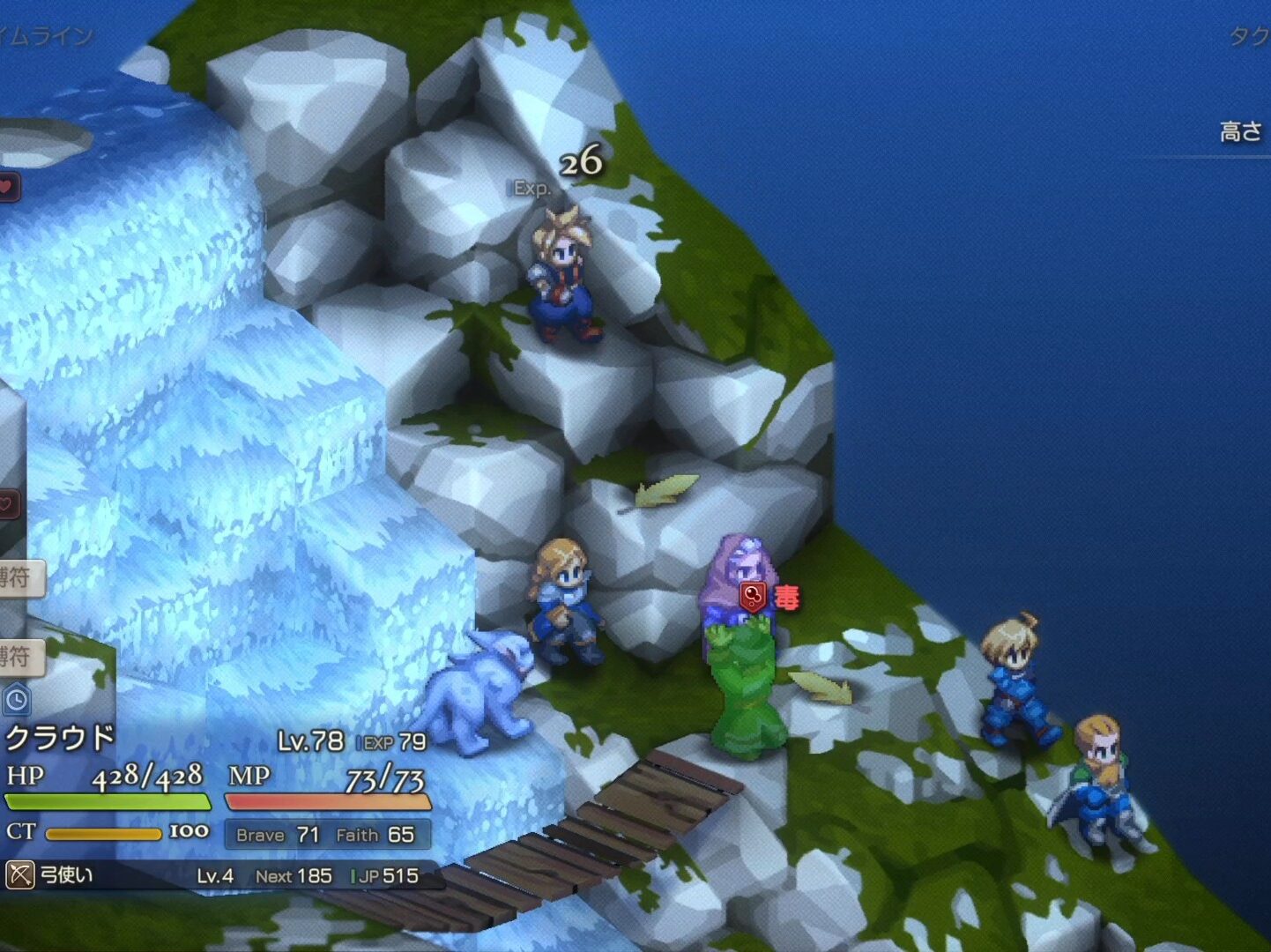Click the archer job icon beside 弓使い
The height and width of the screenshot is (952, 1271).
pos(19,875)
